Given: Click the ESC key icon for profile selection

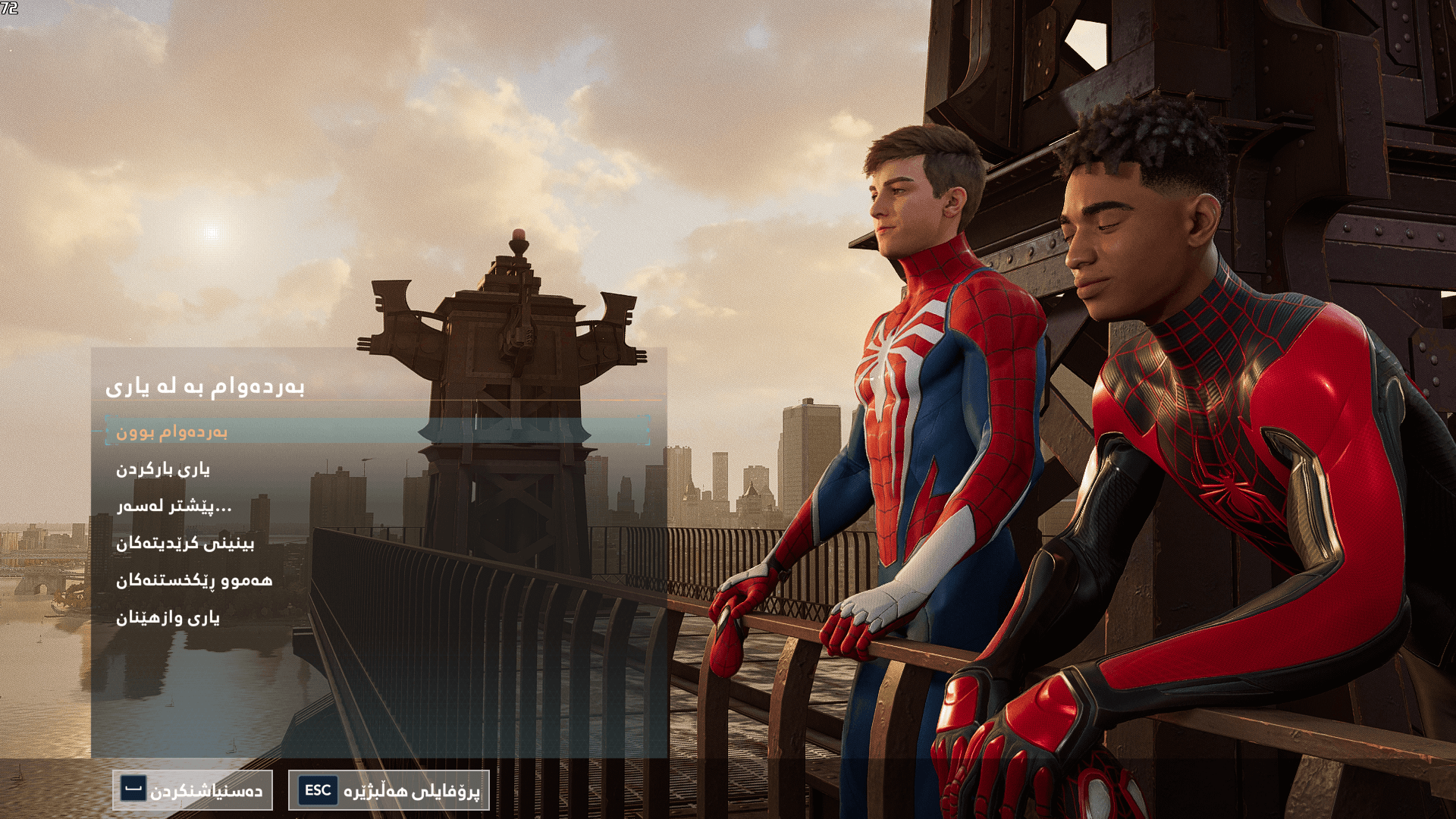Looking at the screenshot, I should [x=318, y=790].
